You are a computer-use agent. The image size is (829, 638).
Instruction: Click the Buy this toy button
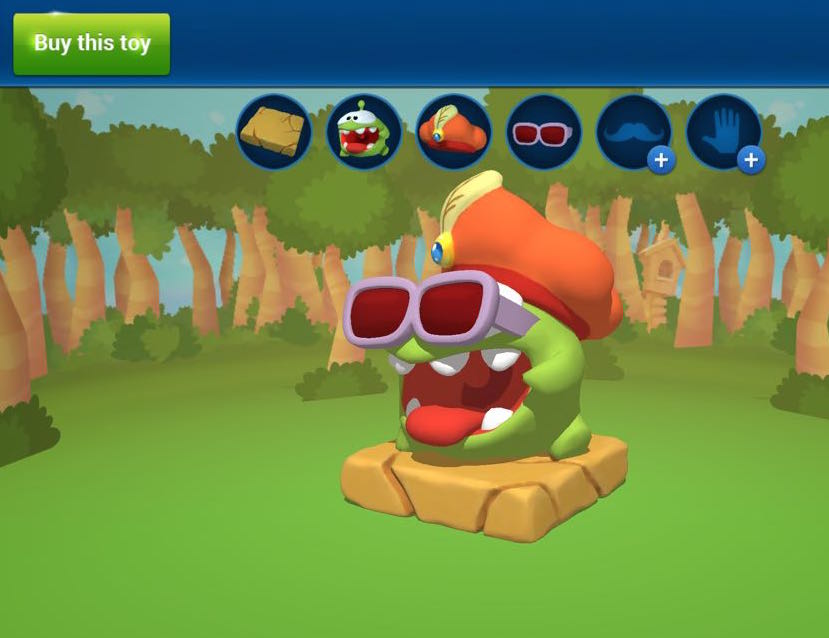[91, 44]
